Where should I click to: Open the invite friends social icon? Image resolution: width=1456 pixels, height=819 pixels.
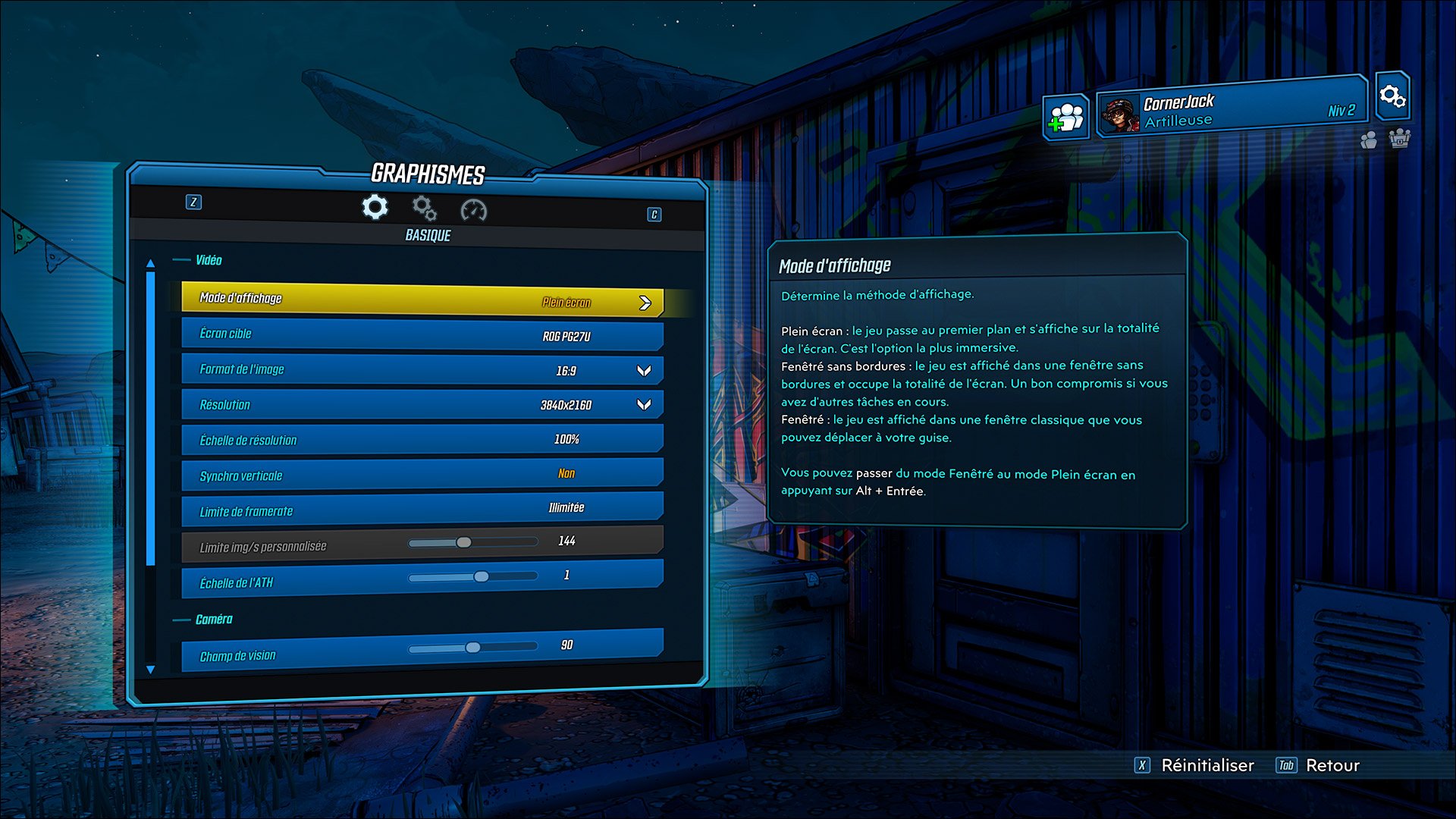click(1065, 118)
